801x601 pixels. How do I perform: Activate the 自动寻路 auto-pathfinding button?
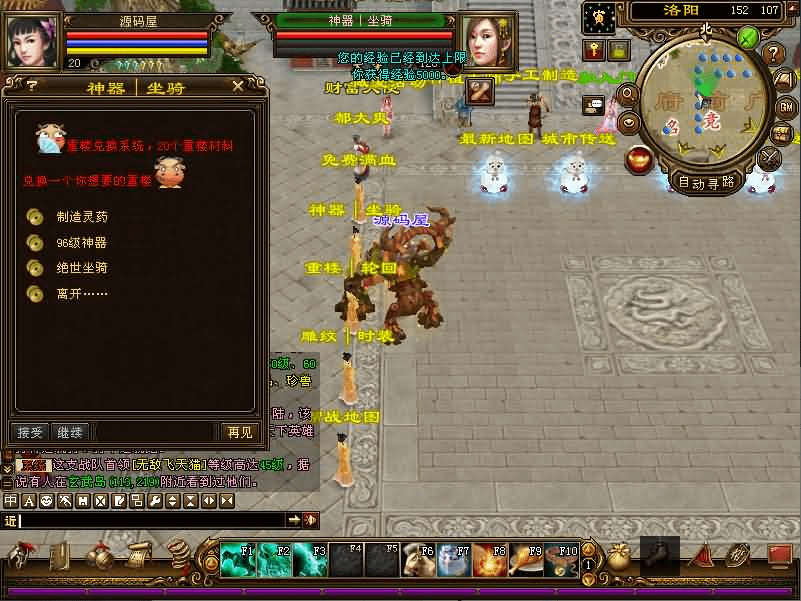pyautogui.click(x=706, y=182)
